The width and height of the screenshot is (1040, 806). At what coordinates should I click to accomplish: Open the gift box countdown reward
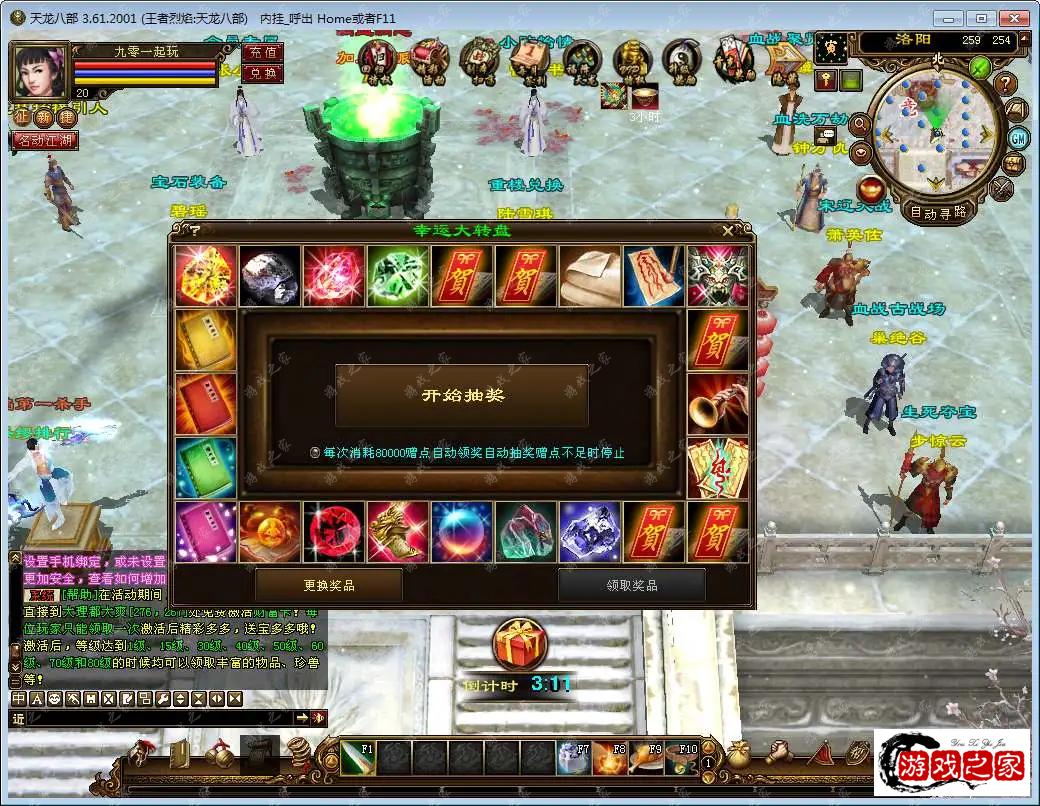coord(520,646)
